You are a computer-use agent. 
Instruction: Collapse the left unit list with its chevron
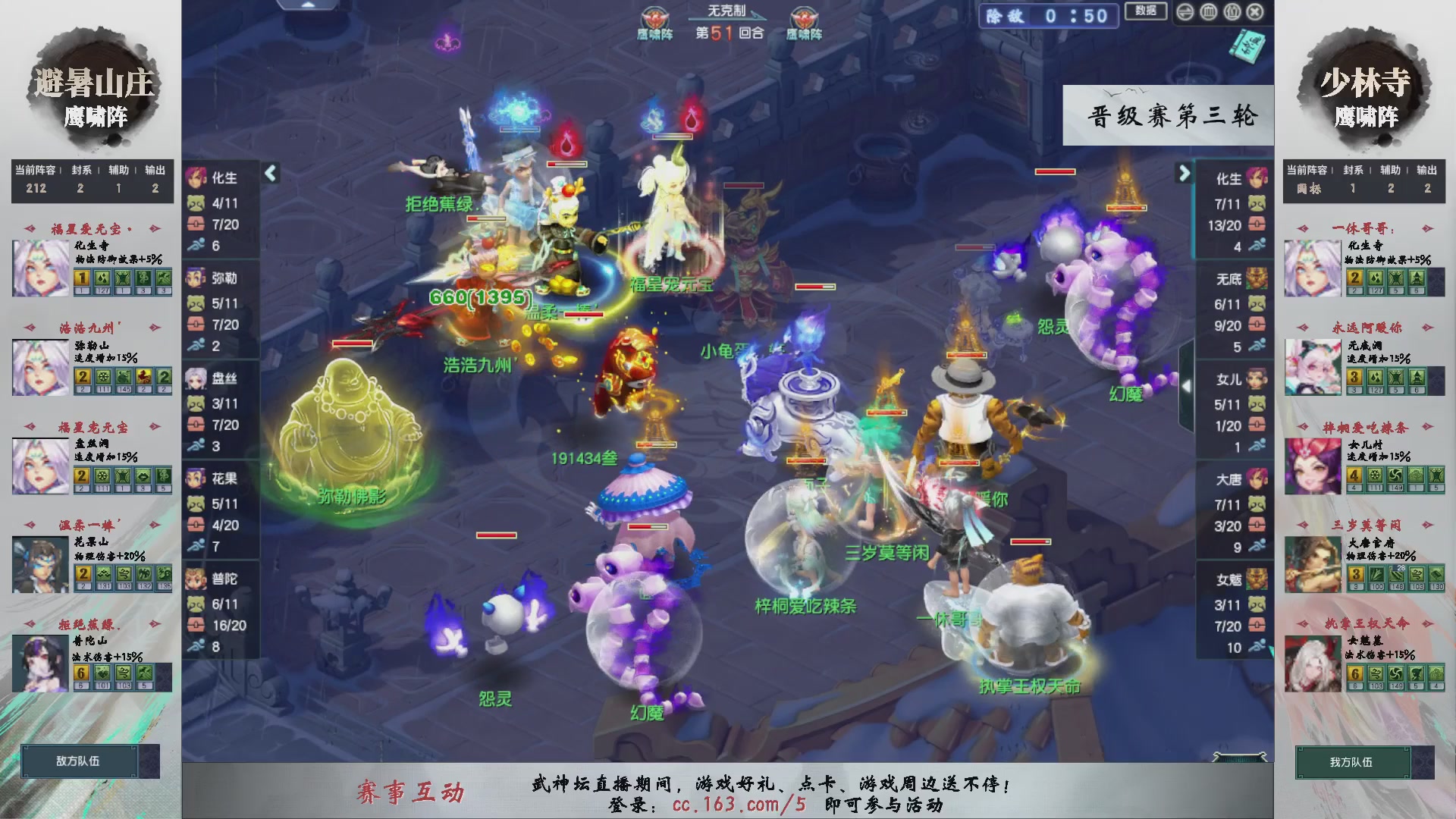point(269,173)
